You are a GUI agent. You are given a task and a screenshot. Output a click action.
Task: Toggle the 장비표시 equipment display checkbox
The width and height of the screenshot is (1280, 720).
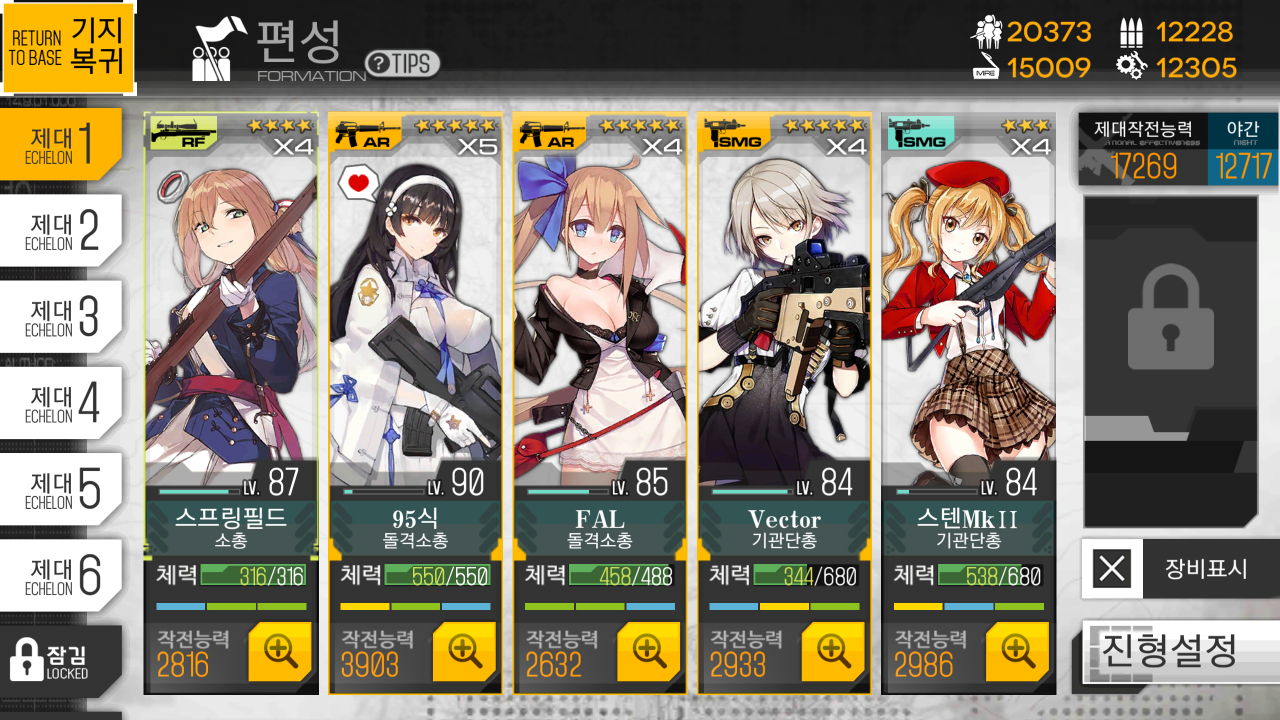1112,569
